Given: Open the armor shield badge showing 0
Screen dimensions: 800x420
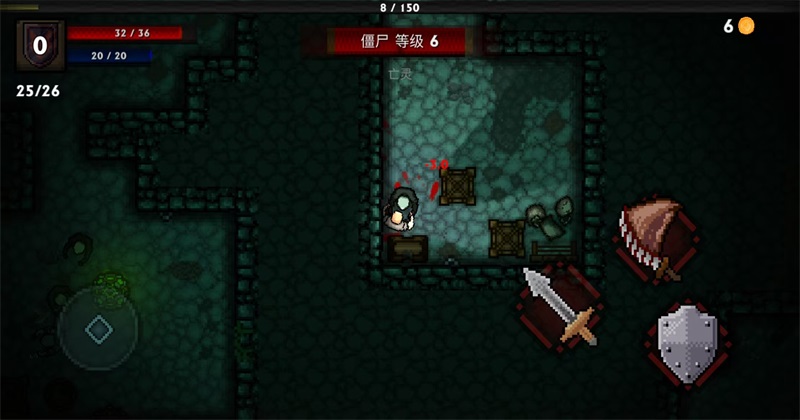Looking at the screenshot, I should tap(40, 45).
